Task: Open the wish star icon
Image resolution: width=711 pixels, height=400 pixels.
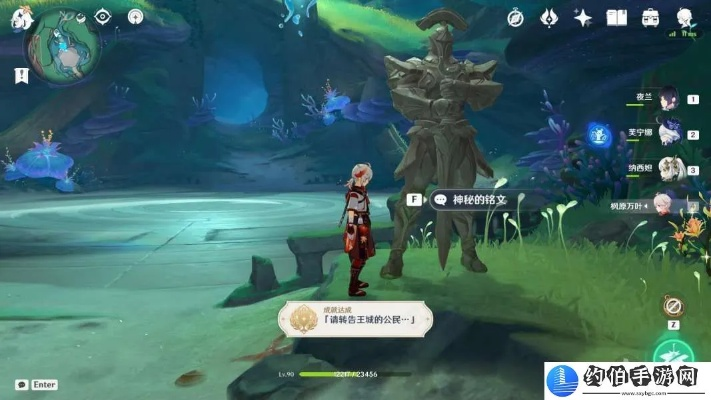Action: coord(583,17)
